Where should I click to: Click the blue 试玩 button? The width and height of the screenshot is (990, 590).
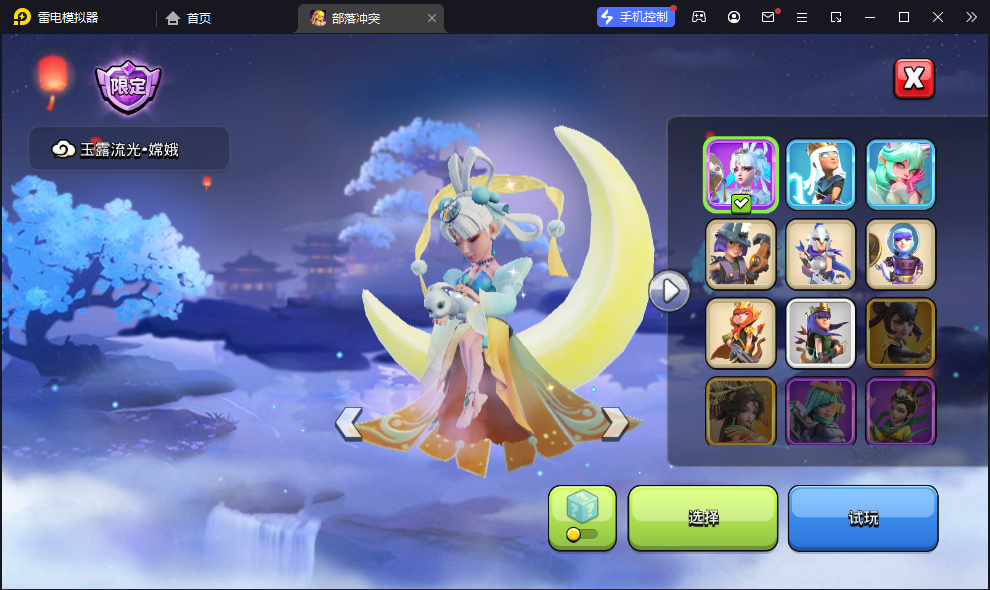point(863,518)
